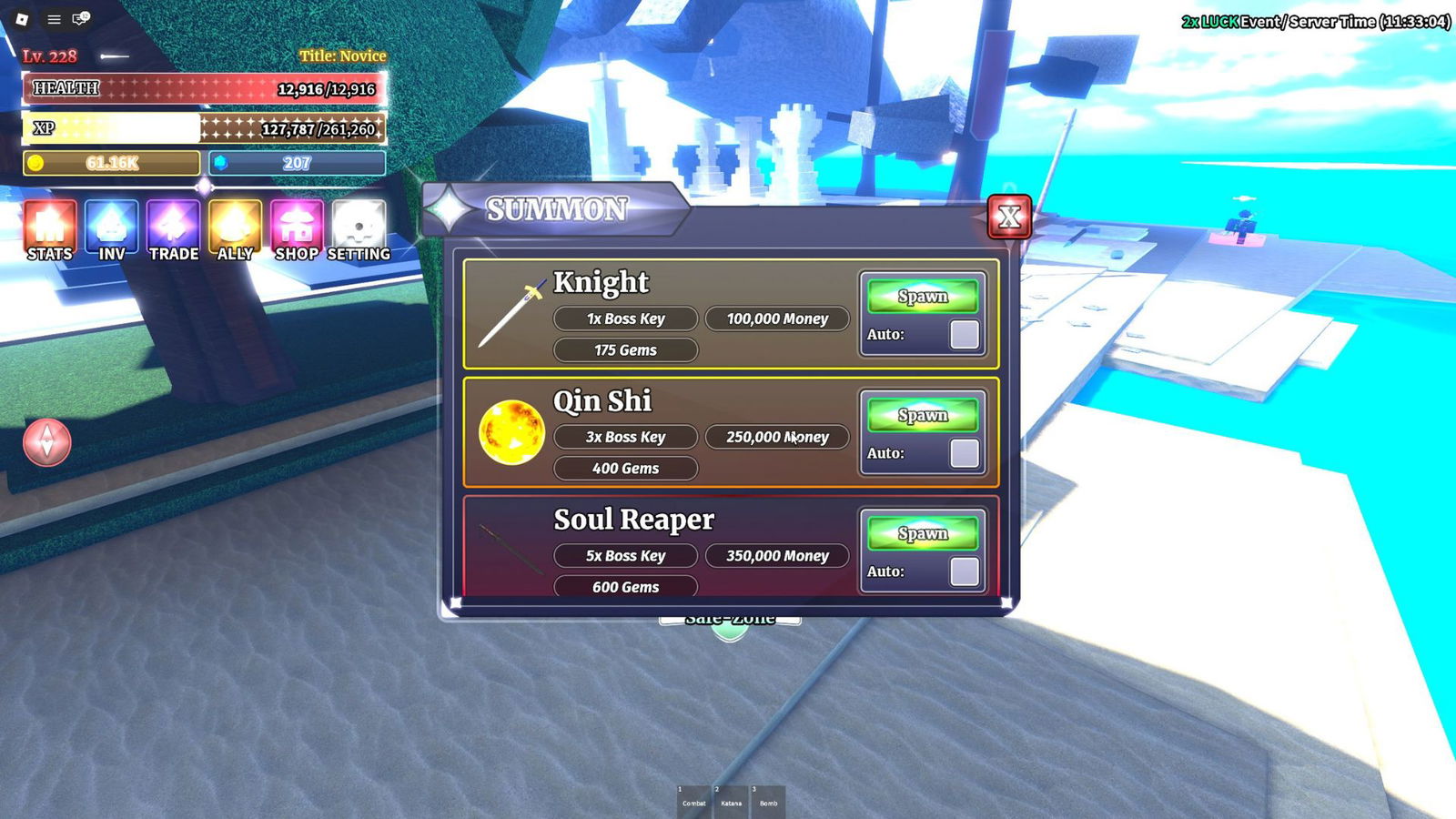Tick the Soul Reaper Auto checkbox
Image resolution: width=1456 pixels, height=819 pixels.
click(x=964, y=571)
